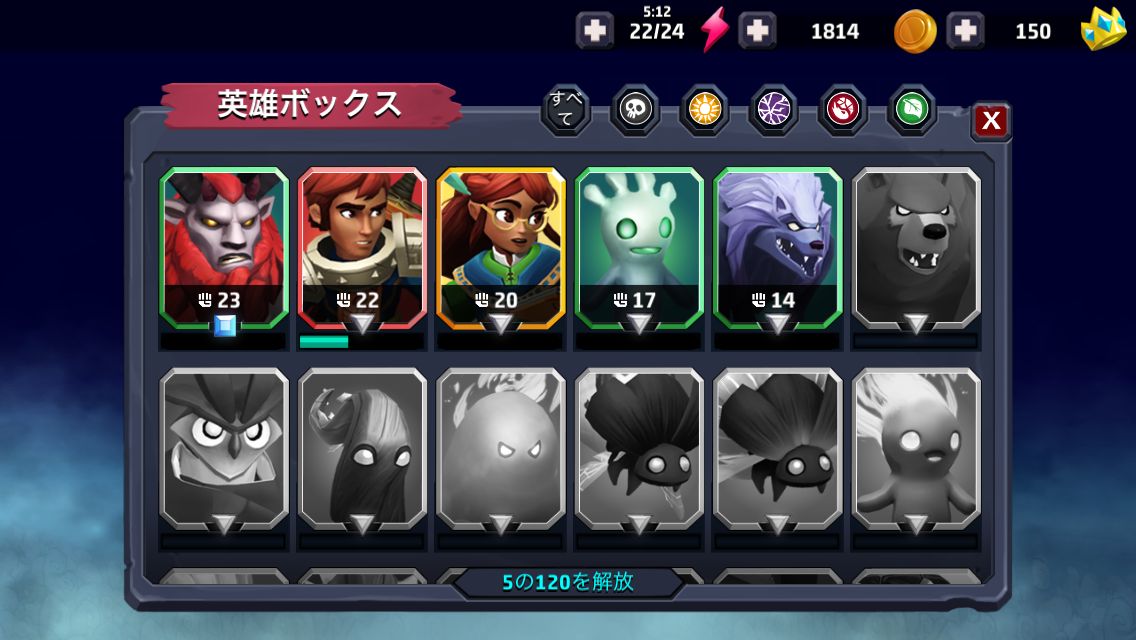Filter heroes by purple orb element
The width and height of the screenshot is (1136, 640).
point(773,110)
